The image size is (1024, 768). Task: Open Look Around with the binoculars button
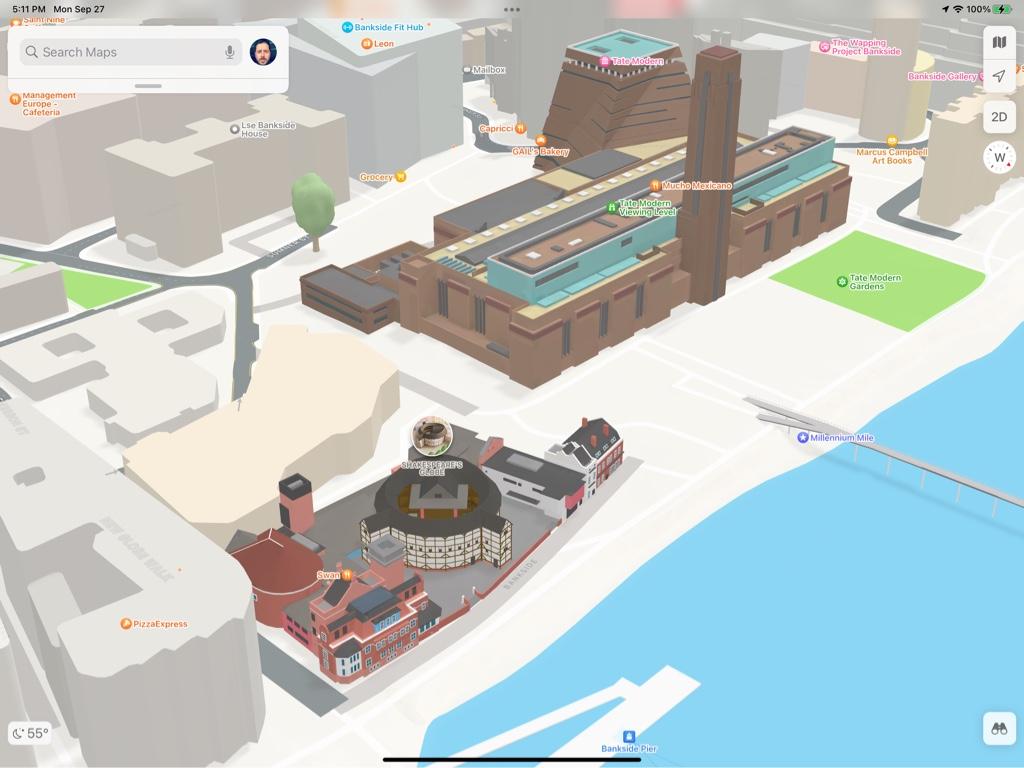[x=998, y=728]
